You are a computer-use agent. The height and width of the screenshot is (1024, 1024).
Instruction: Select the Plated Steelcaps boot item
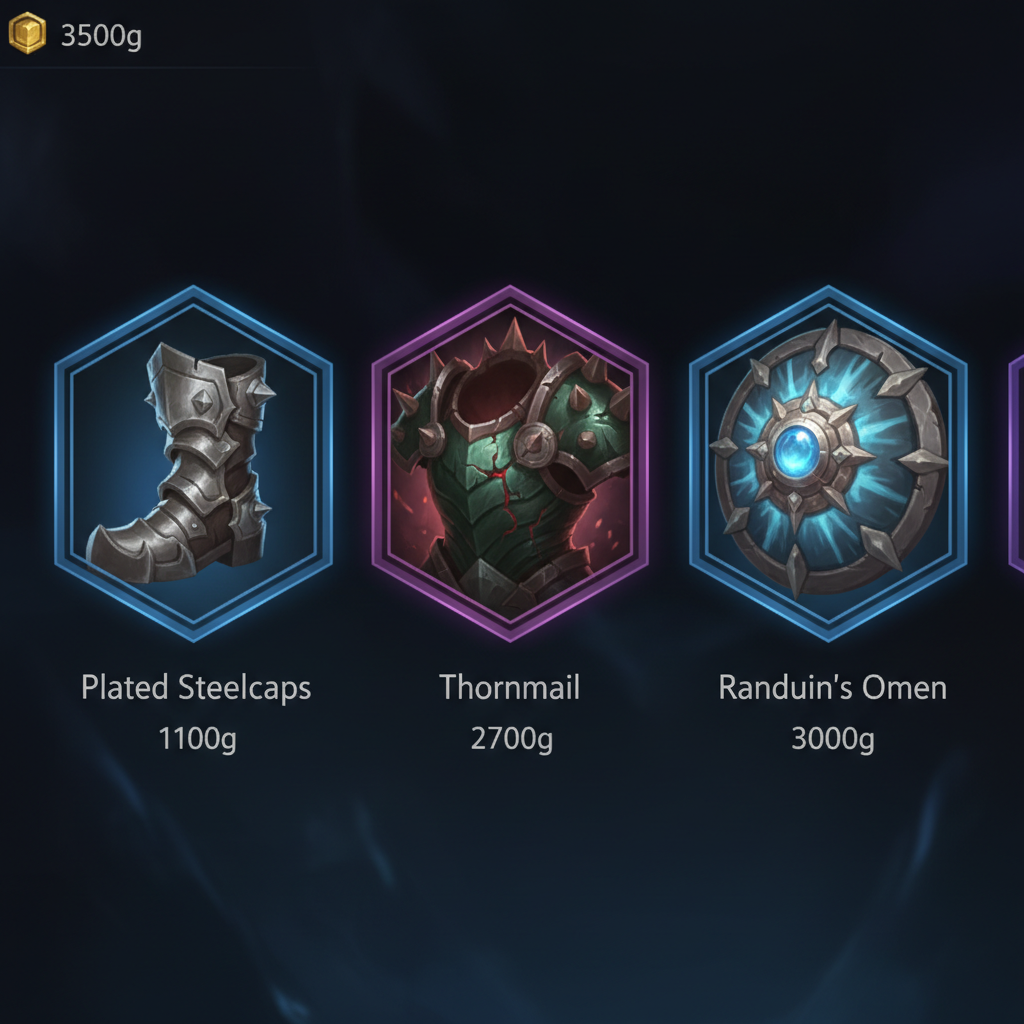(193, 463)
